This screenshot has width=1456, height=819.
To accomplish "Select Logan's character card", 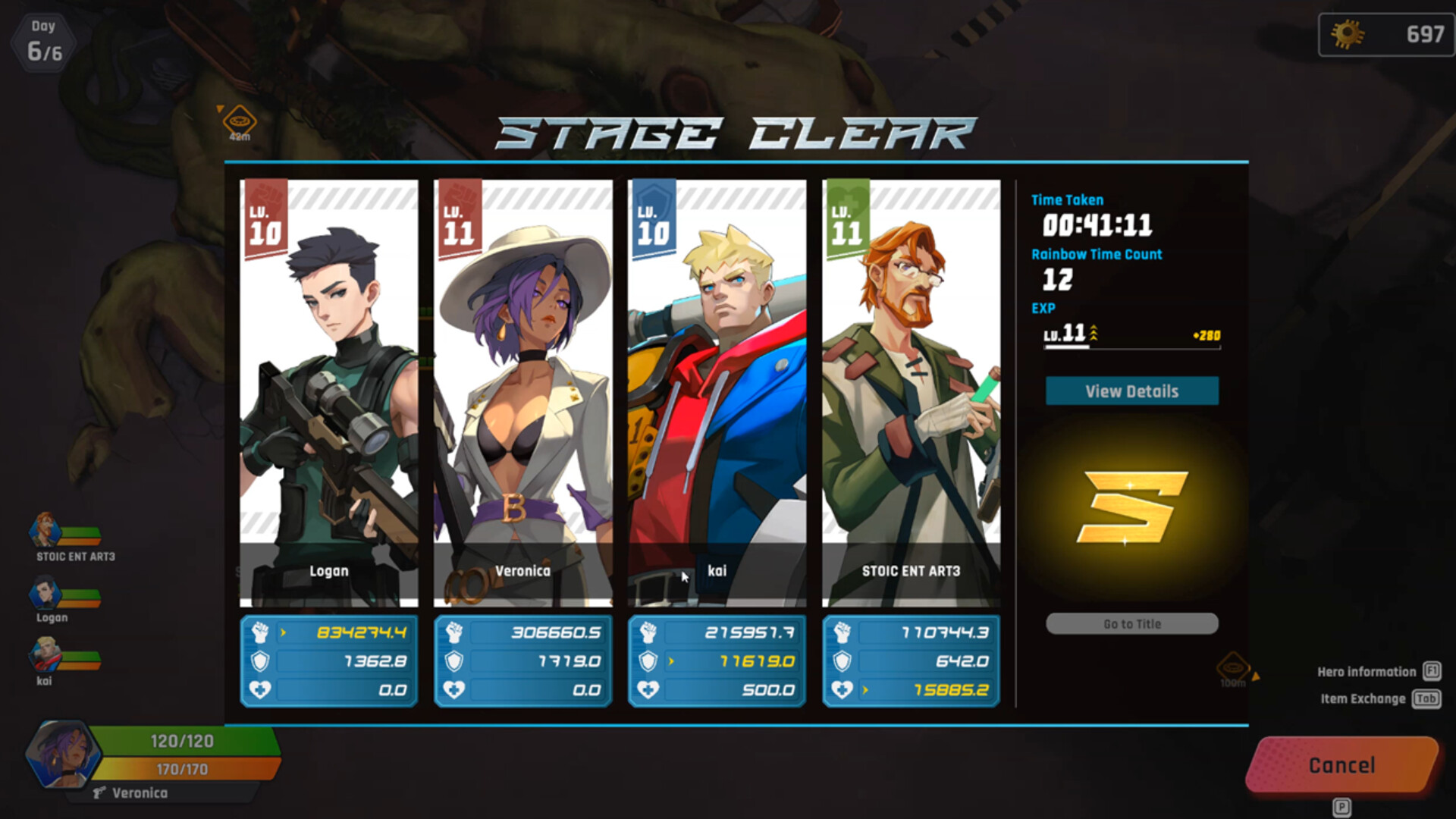I will point(328,393).
